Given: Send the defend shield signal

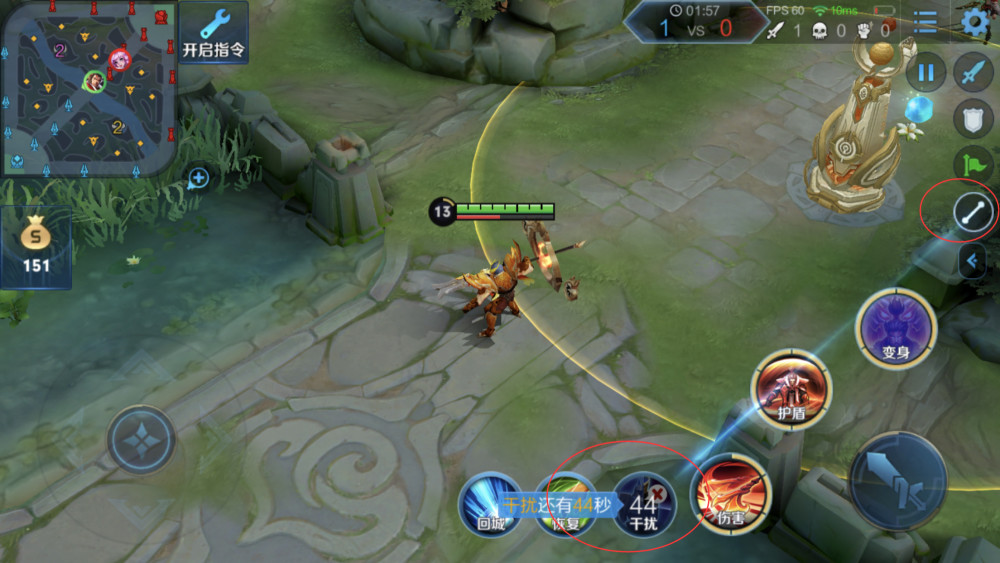Looking at the screenshot, I should [x=973, y=118].
